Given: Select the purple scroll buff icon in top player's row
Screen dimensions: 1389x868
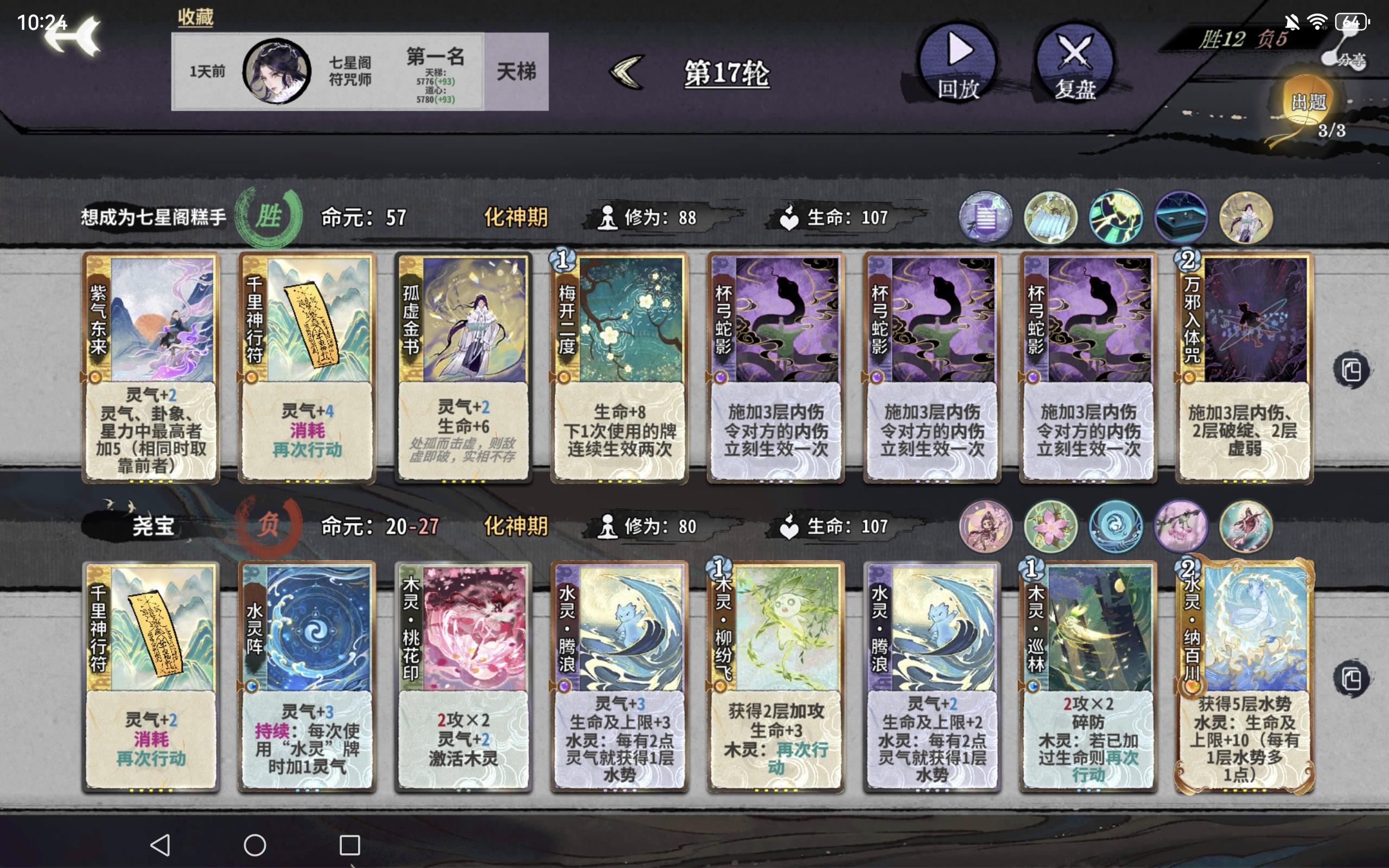Looking at the screenshot, I should (x=985, y=217).
